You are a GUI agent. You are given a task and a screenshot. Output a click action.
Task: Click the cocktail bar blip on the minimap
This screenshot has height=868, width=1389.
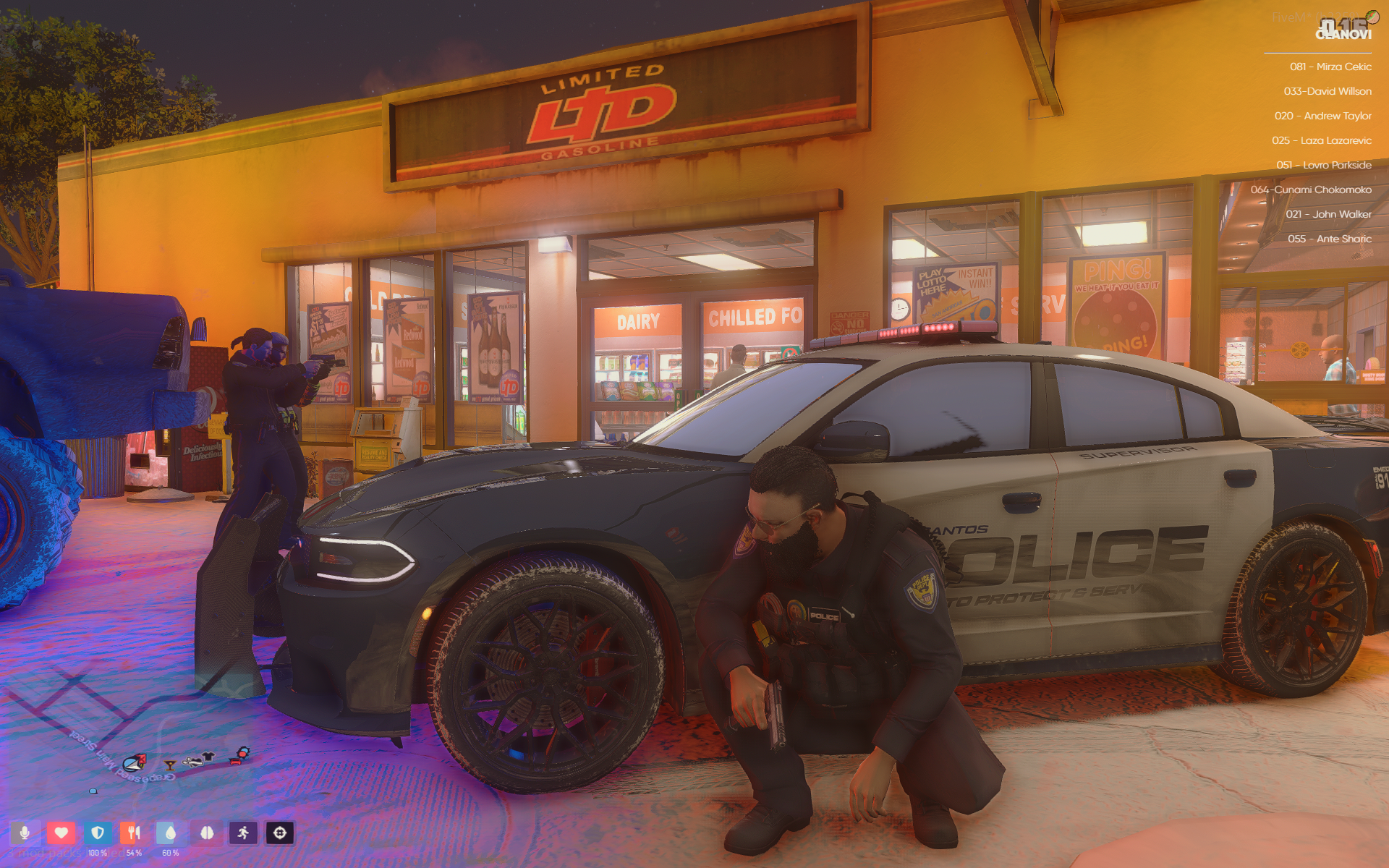[x=170, y=766]
